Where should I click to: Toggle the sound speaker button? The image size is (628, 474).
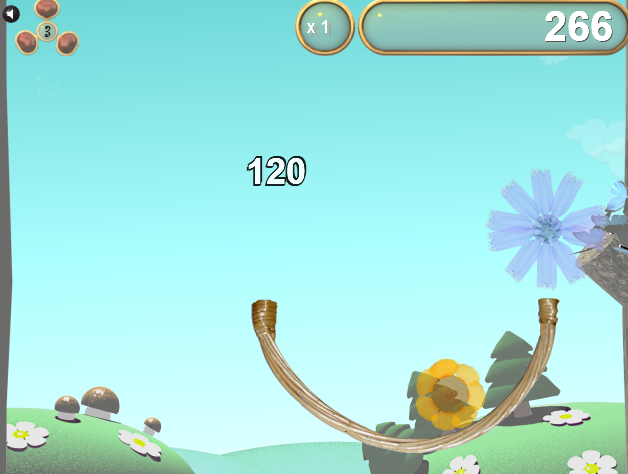(x=11, y=14)
